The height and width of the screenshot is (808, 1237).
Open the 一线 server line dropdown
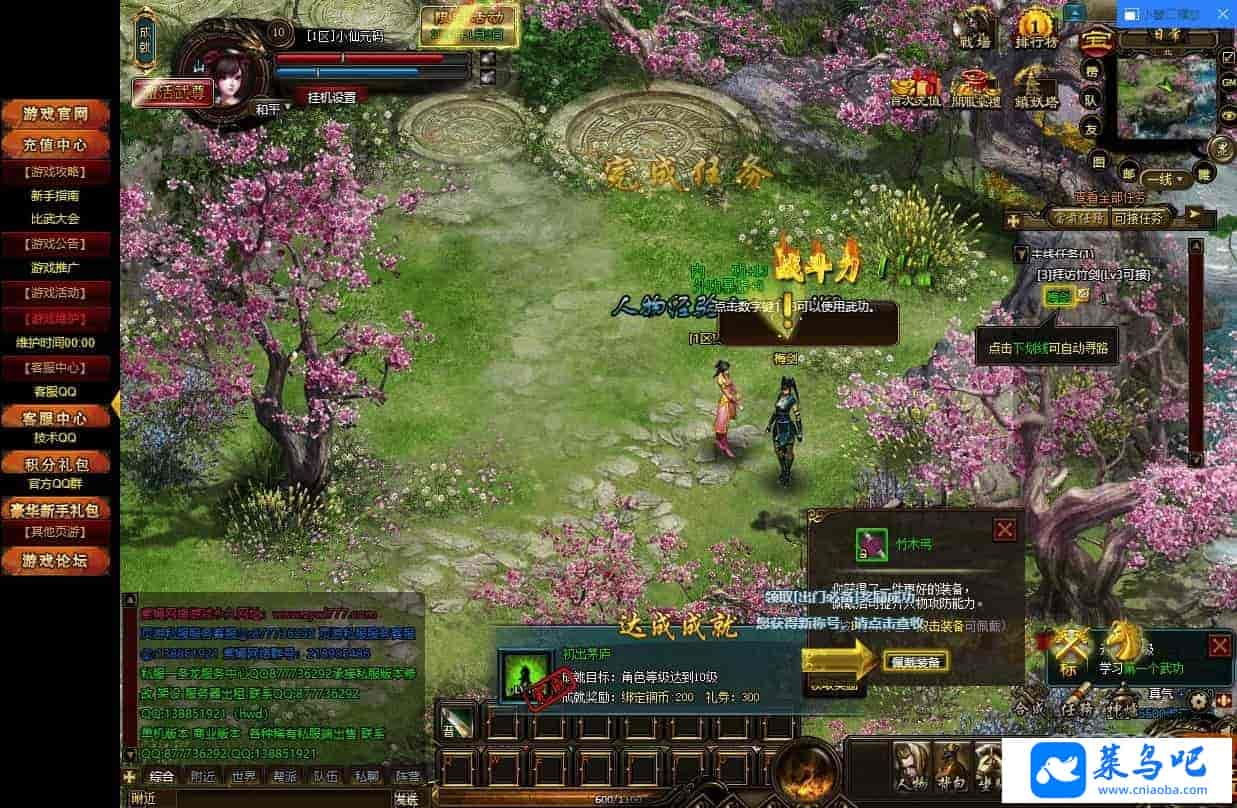click(x=1166, y=179)
